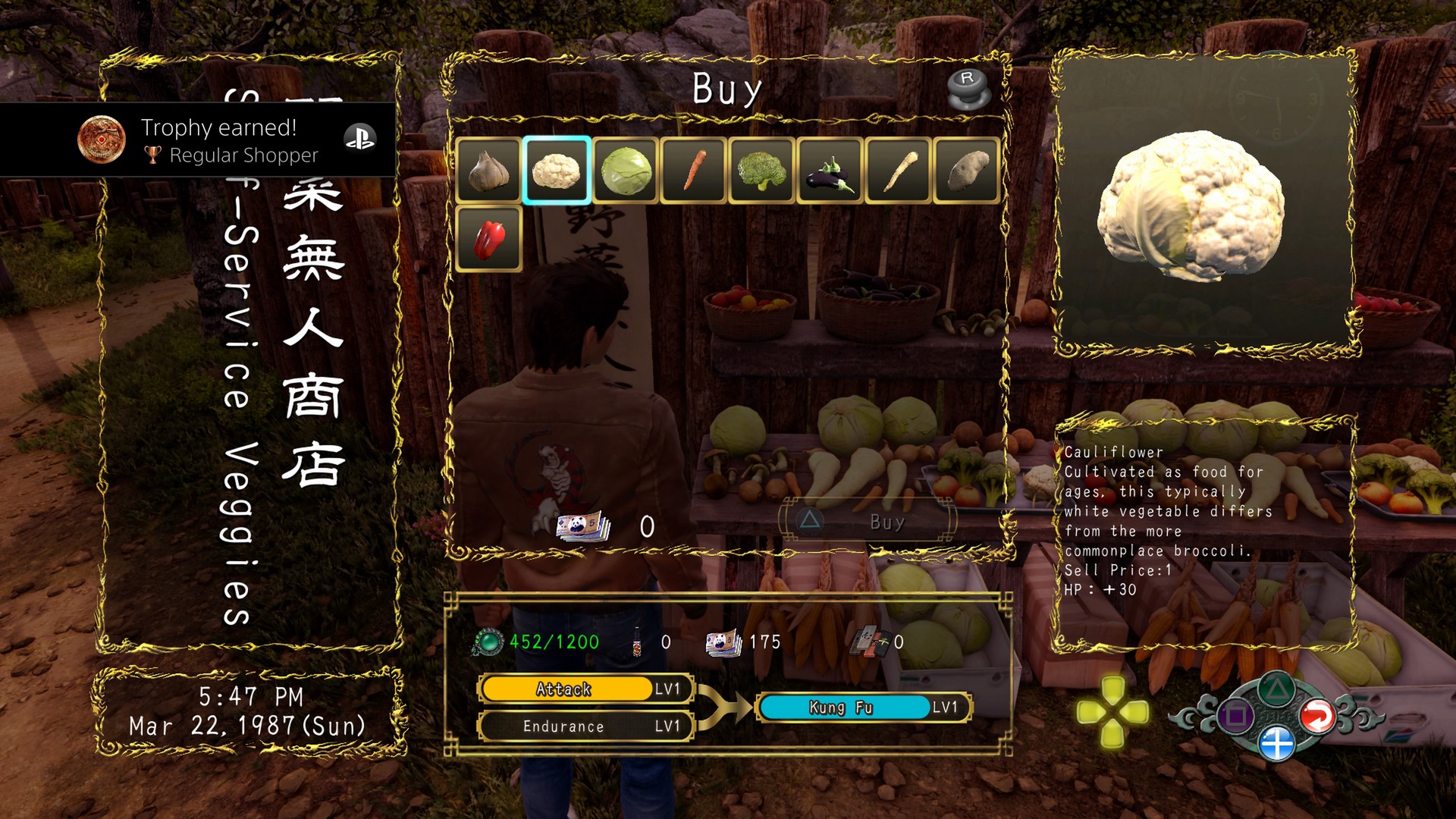The width and height of the screenshot is (1456, 819).
Task: Pick the potato item slot
Action: coord(966,171)
